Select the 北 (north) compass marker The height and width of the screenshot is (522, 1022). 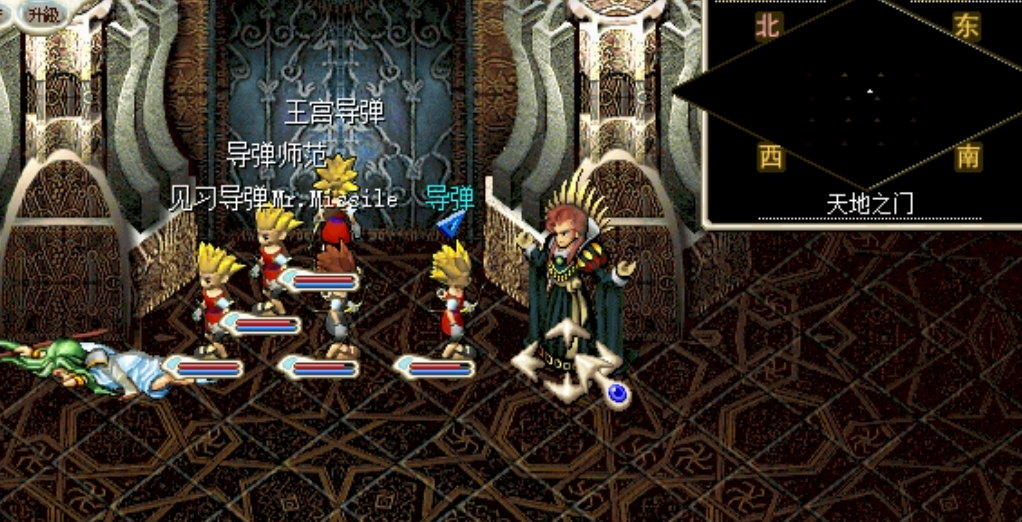[767, 28]
